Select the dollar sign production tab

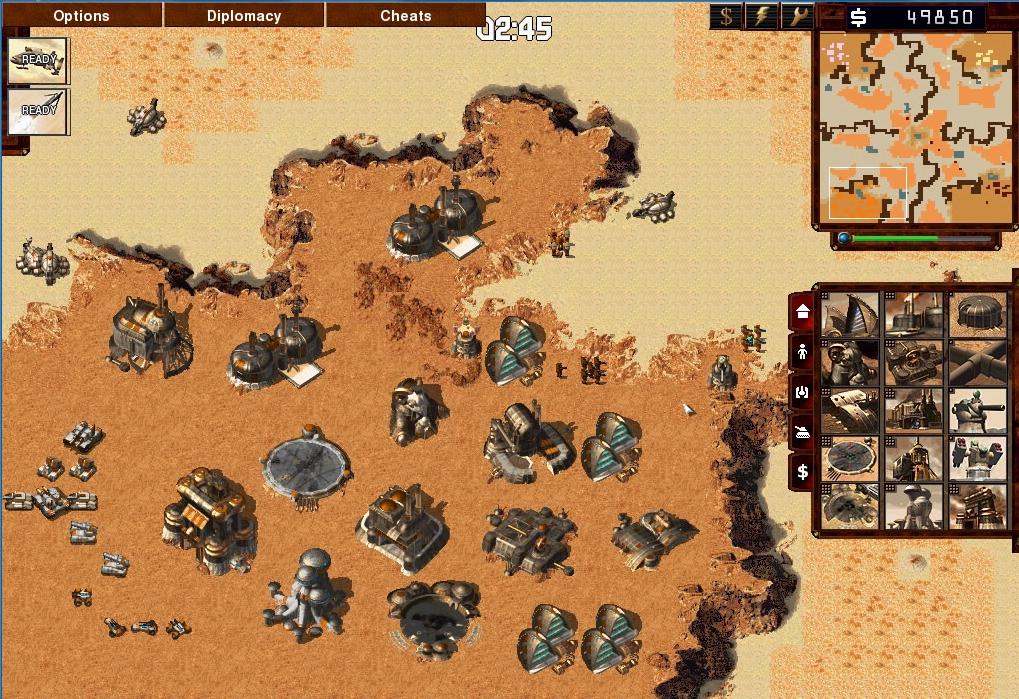pyautogui.click(x=801, y=472)
